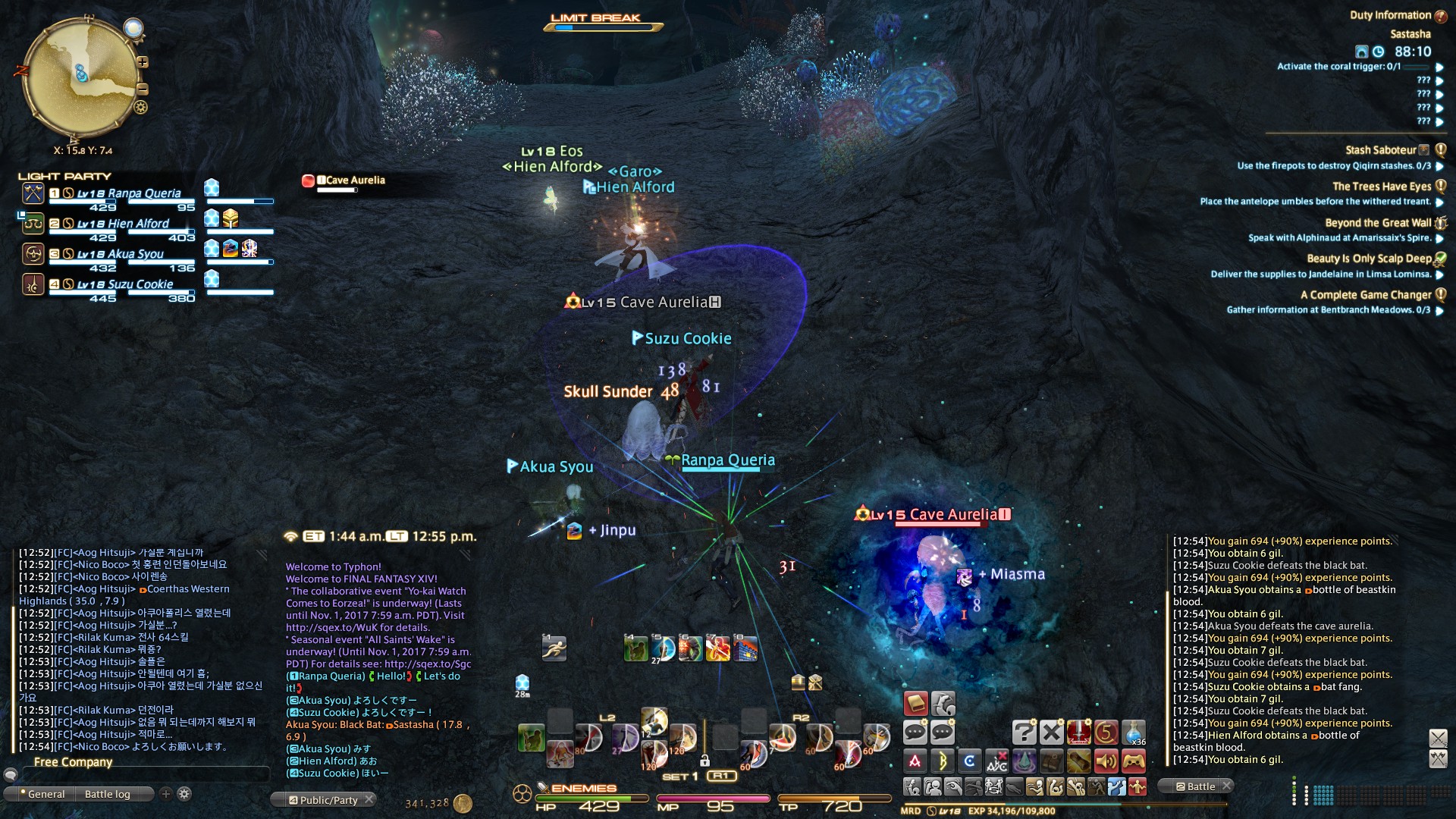This screenshot has height=819, width=1456.
Task: Open the Timers clock icon
Action: [x=1106, y=733]
